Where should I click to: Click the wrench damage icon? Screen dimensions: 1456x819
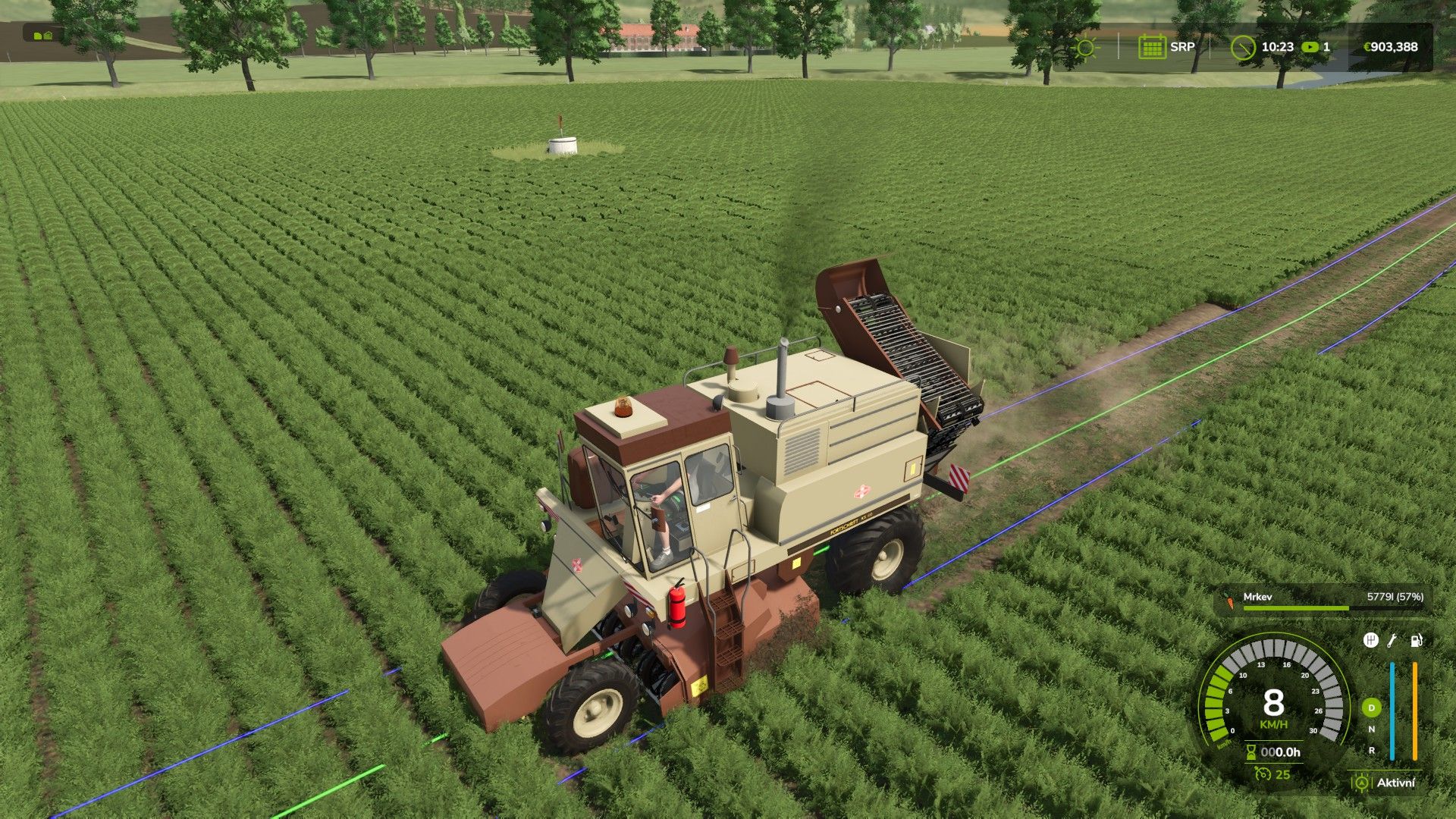pos(1392,641)
